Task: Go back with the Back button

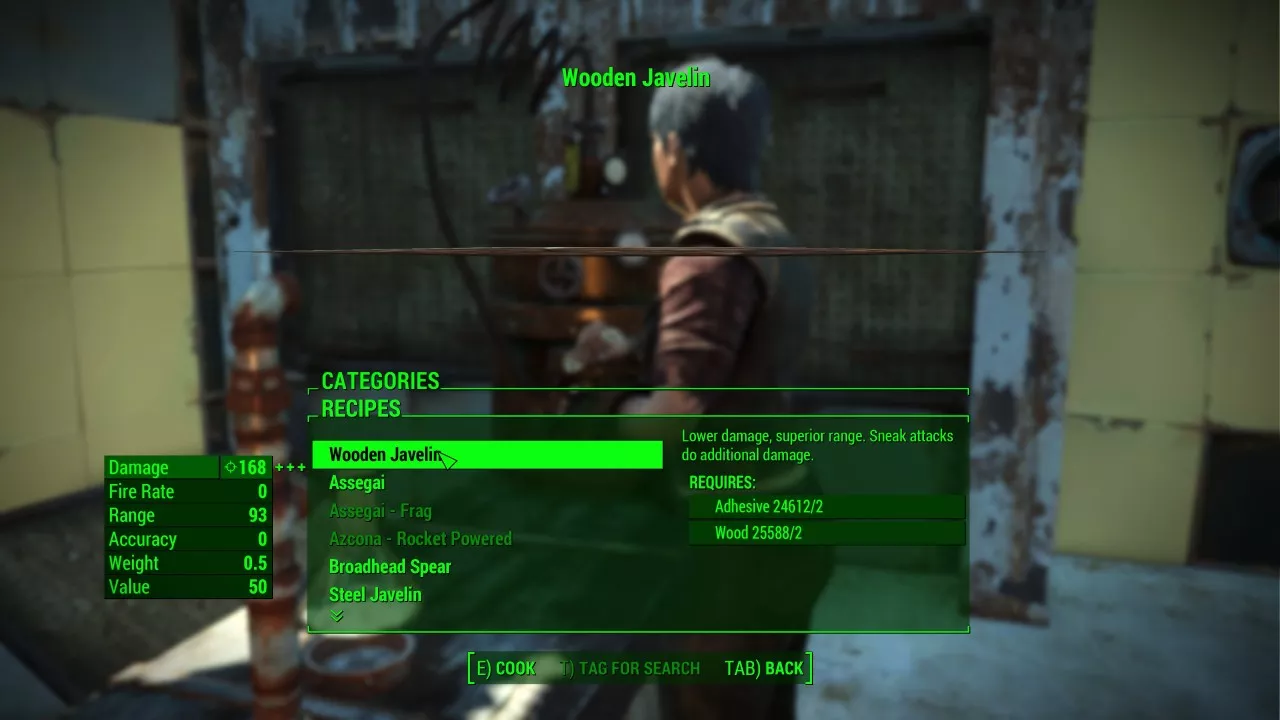Action: coord(764,668)
